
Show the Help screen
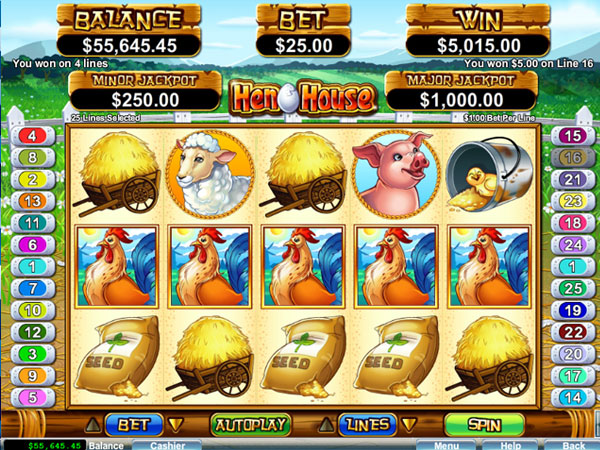510,445
